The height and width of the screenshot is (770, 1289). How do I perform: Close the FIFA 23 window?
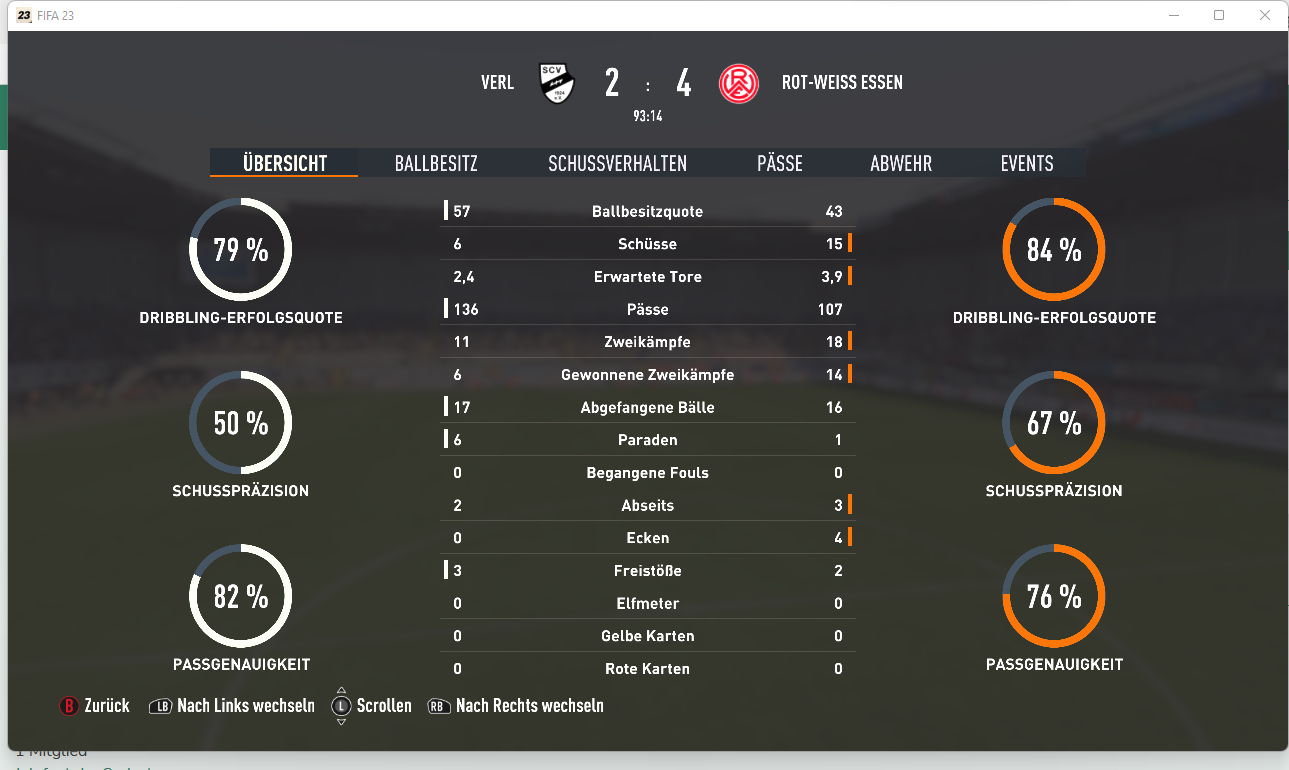(x=1264, y=15)
